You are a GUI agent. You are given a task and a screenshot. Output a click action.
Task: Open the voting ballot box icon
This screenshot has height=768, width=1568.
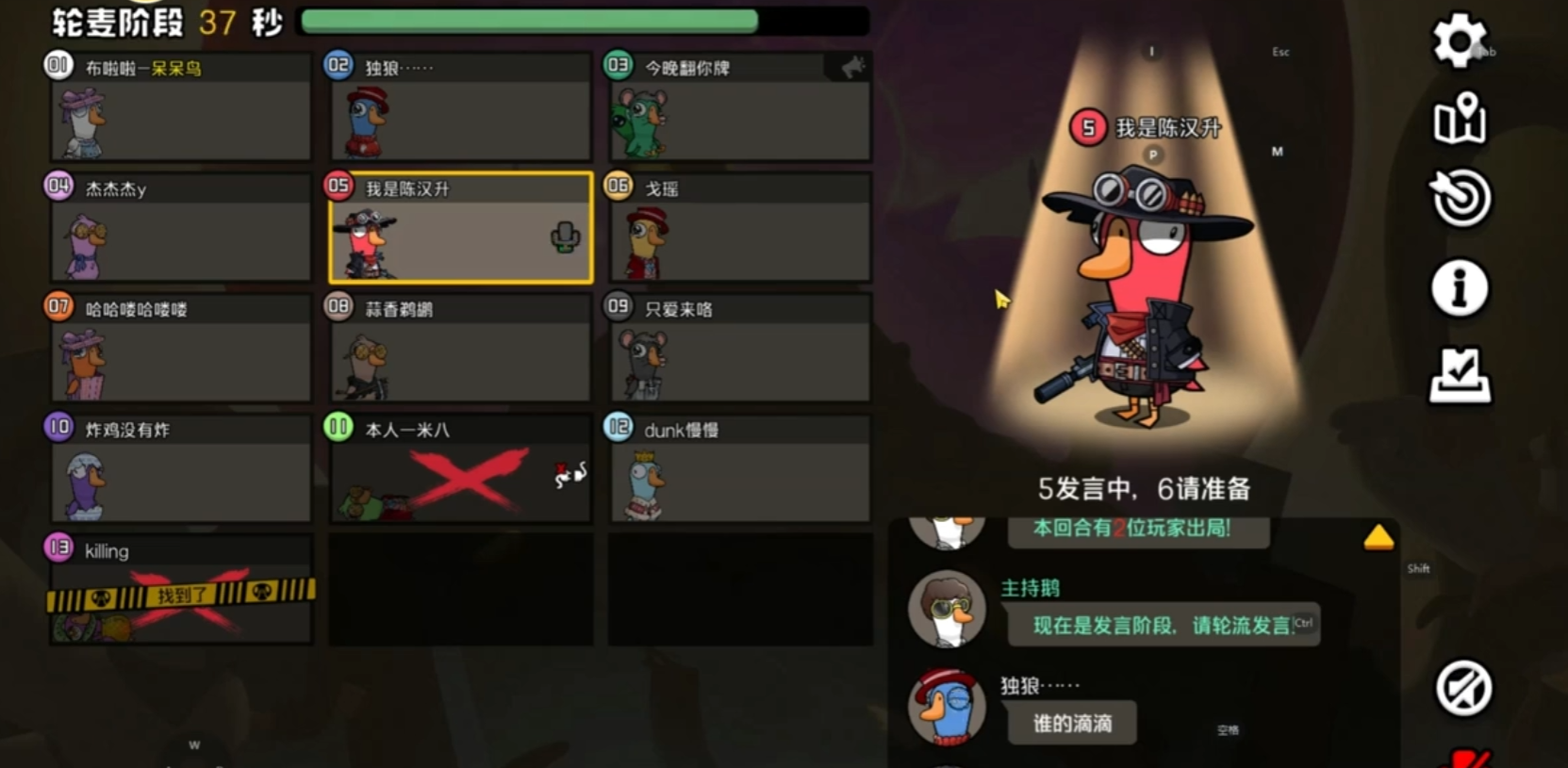[x=1458, y=372]
